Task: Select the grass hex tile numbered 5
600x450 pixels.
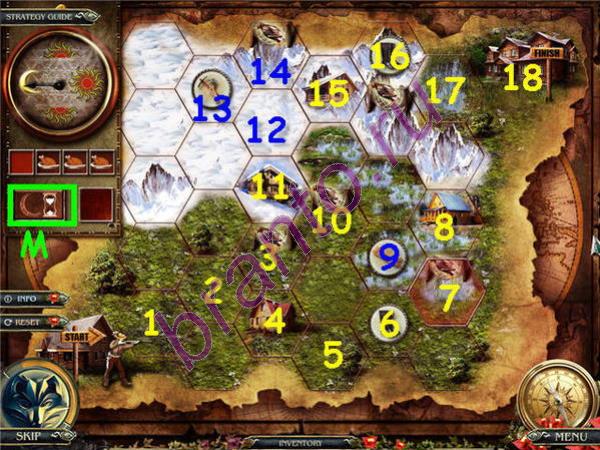Action: tap(330, 350)
